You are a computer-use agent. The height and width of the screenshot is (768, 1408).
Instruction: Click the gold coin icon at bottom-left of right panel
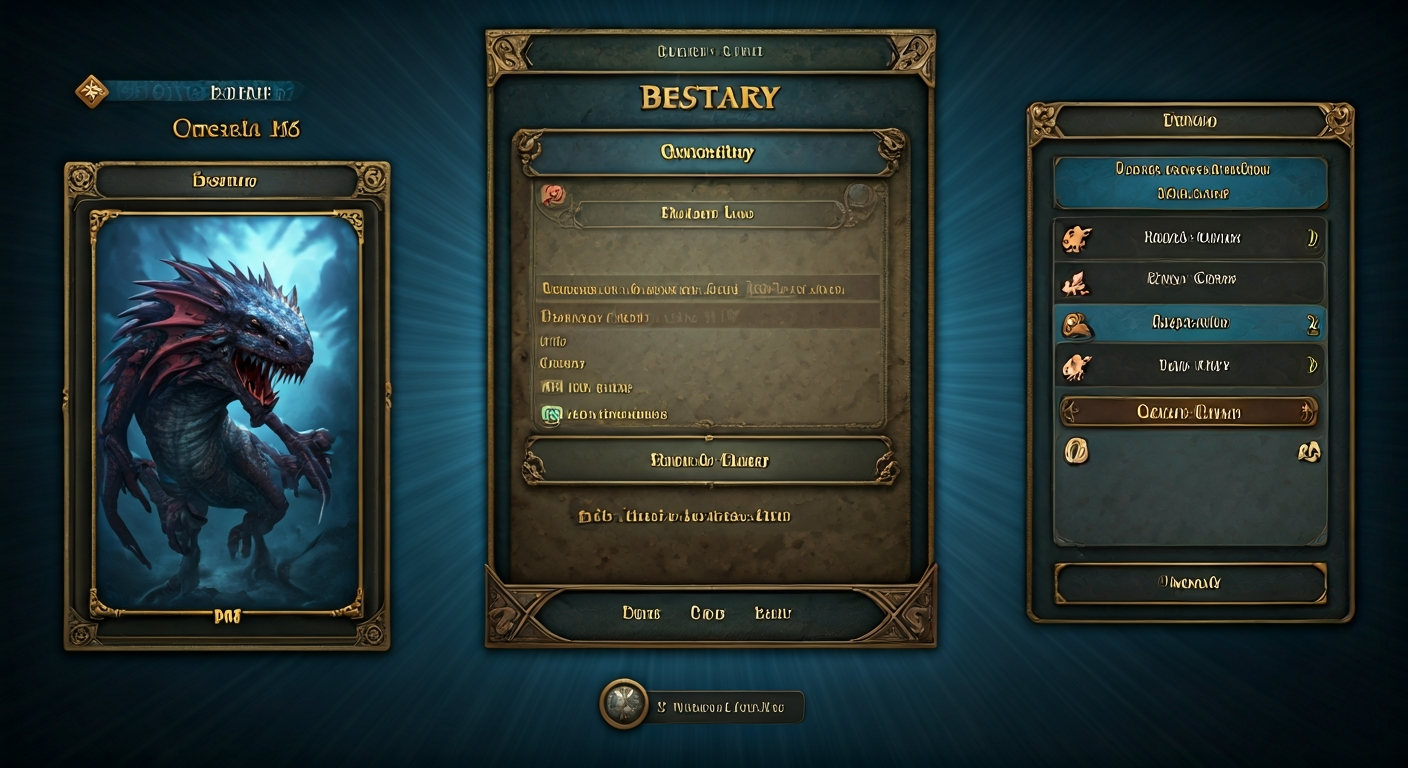(1074, 452)
